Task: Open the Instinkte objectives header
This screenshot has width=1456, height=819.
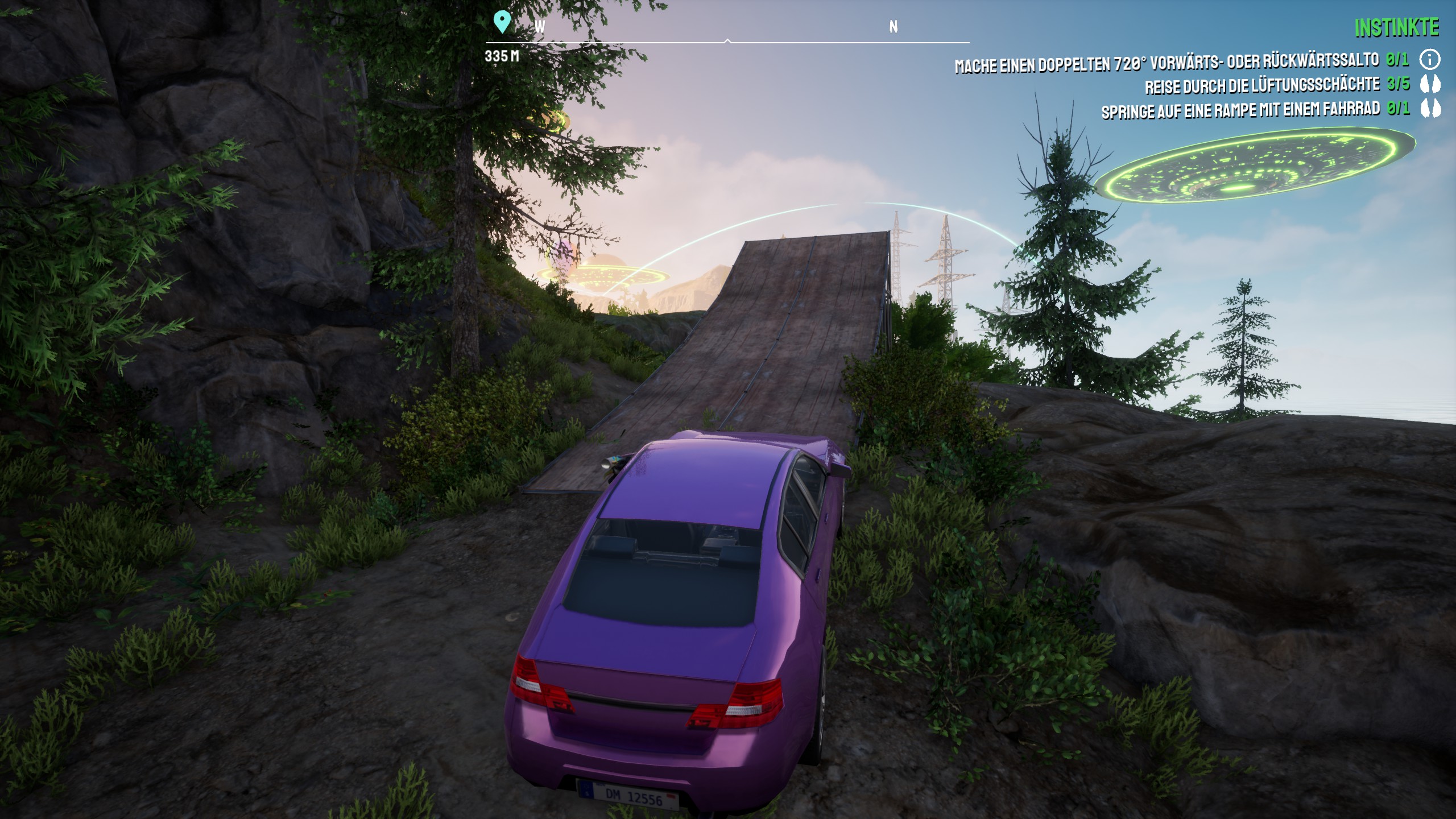Action: pyautogui.click(x=1396, y=27)
